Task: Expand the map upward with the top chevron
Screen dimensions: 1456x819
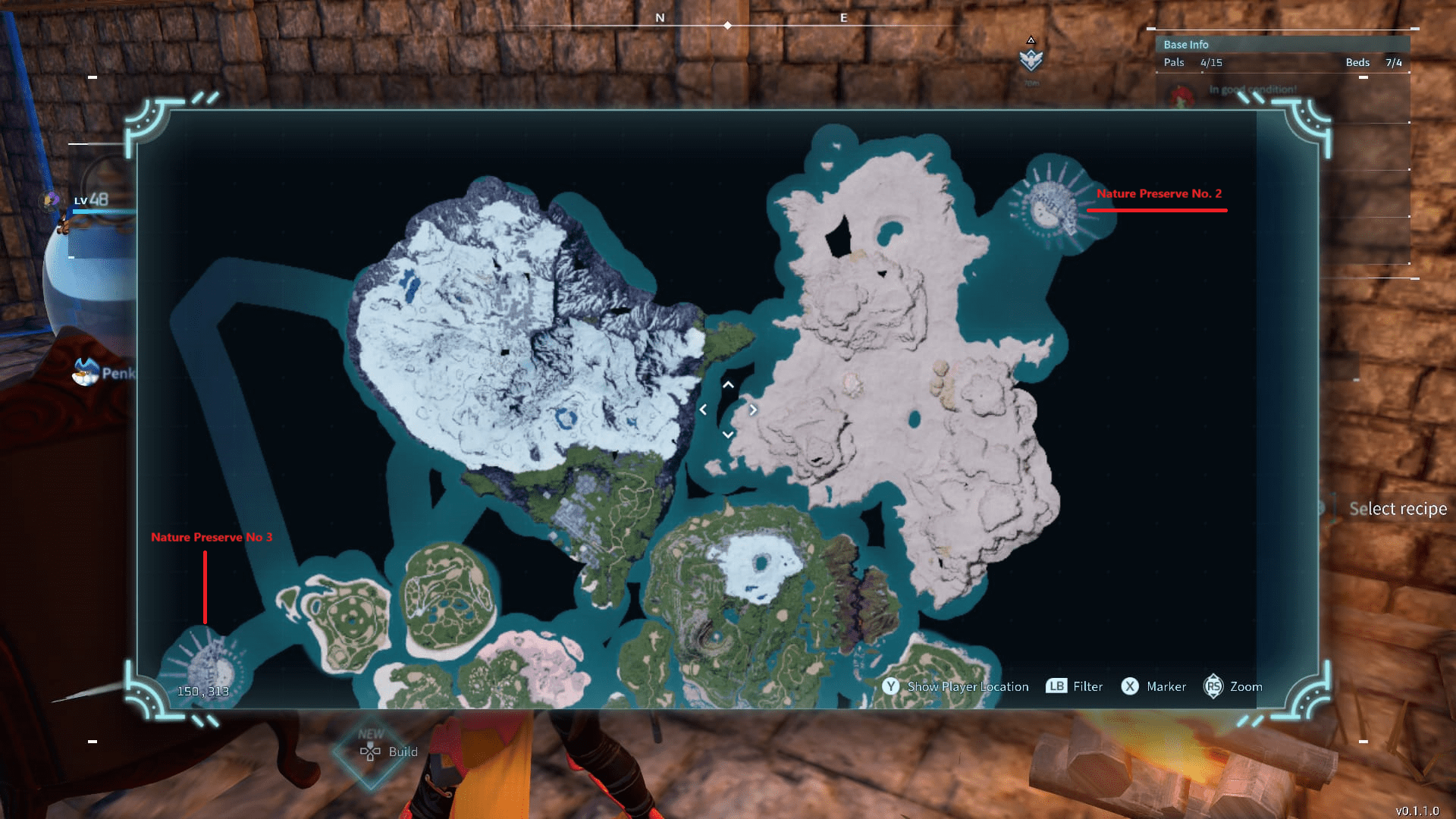Action: point(728,385)
